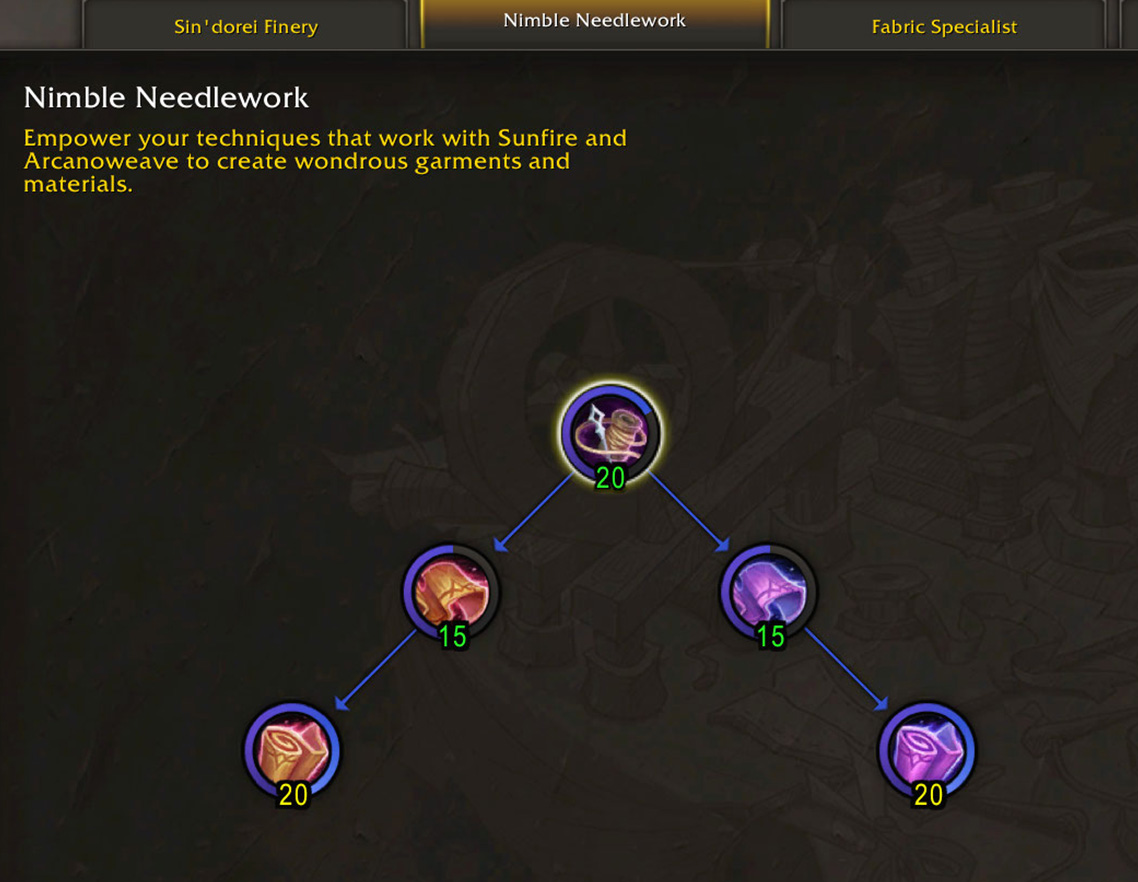
Task: Select the orange Sunfire bolt node showing 20
Action: tap(292, 750)
